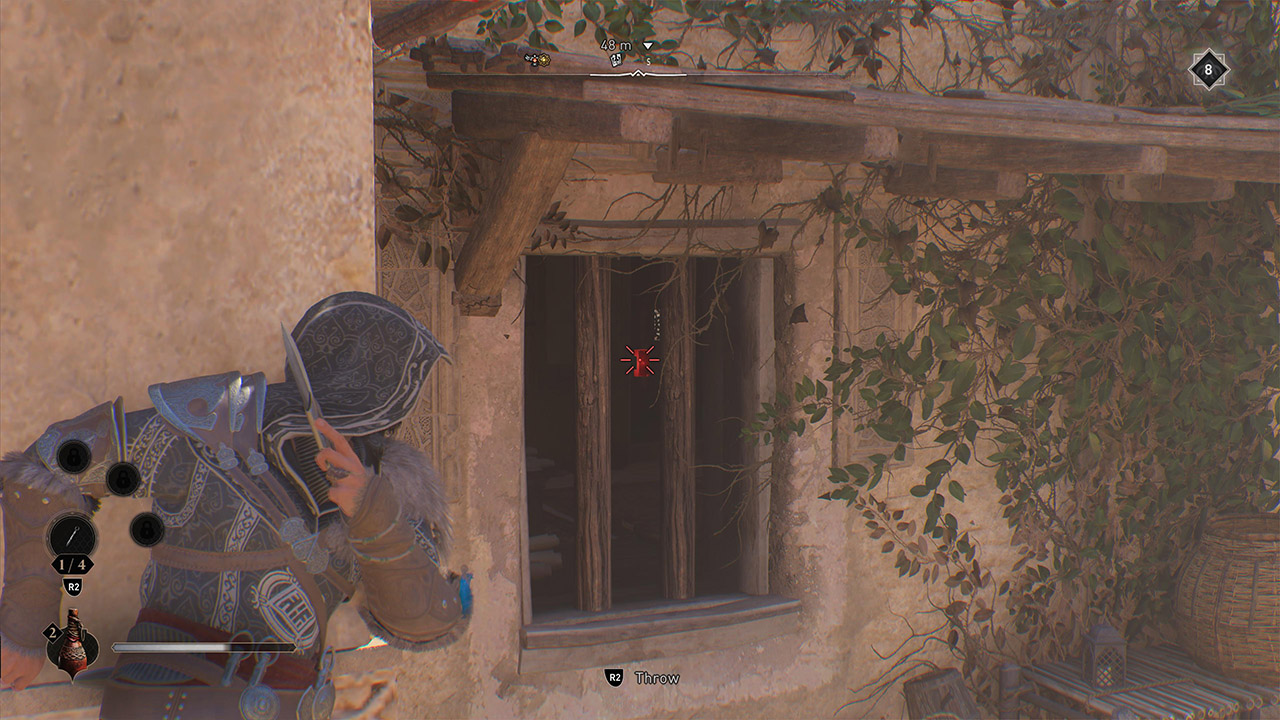Click the compass peak notch marker
The height and width of the screenshot is (720, 1280).
click(x=638, y=73)
